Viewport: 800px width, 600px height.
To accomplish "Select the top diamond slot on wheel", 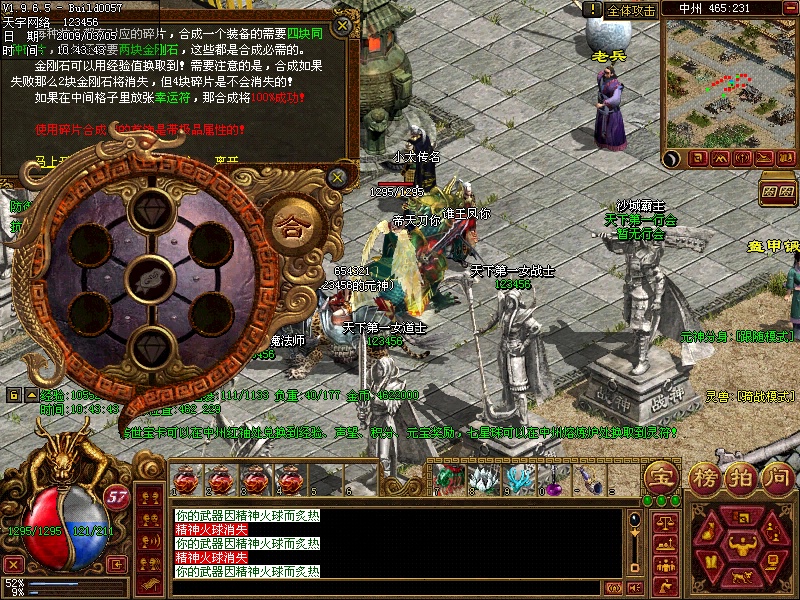I will (x=153, y=209).
